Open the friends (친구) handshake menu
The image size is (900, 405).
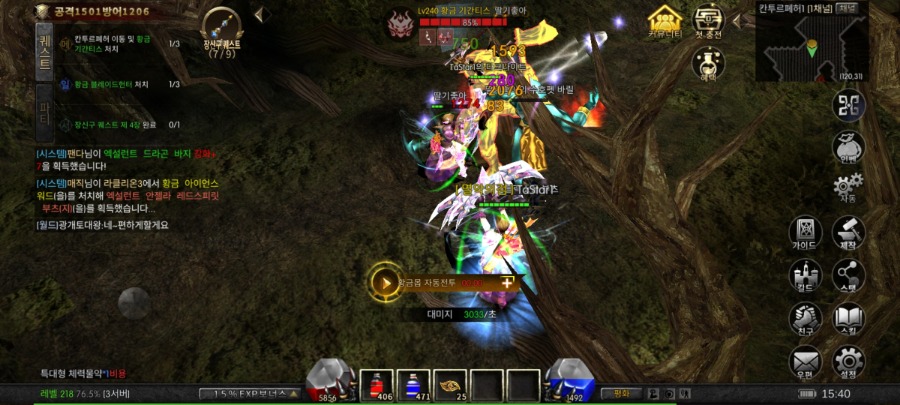point(805,319)
